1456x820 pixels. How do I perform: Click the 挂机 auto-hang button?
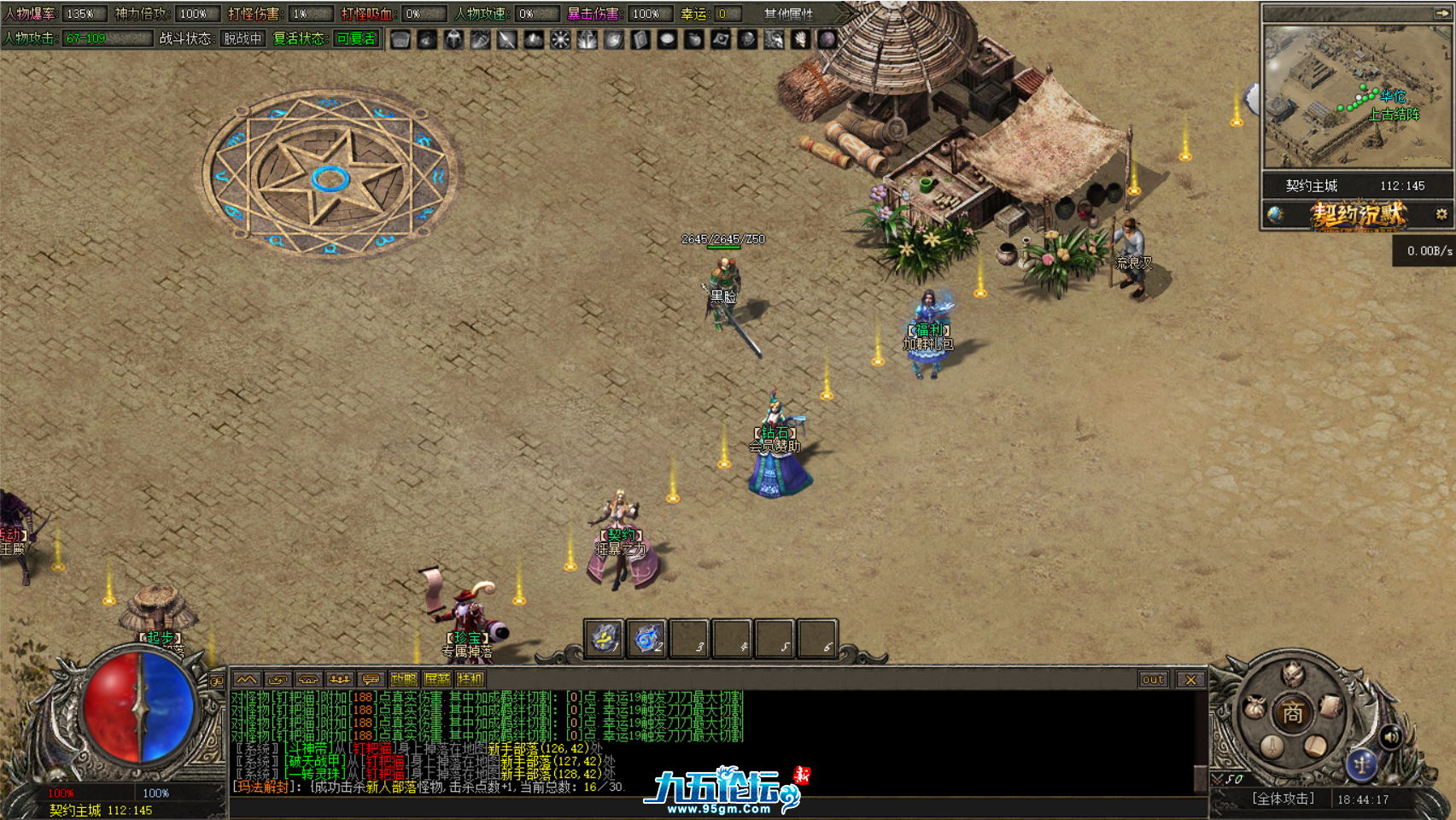(x=471, y=680)
